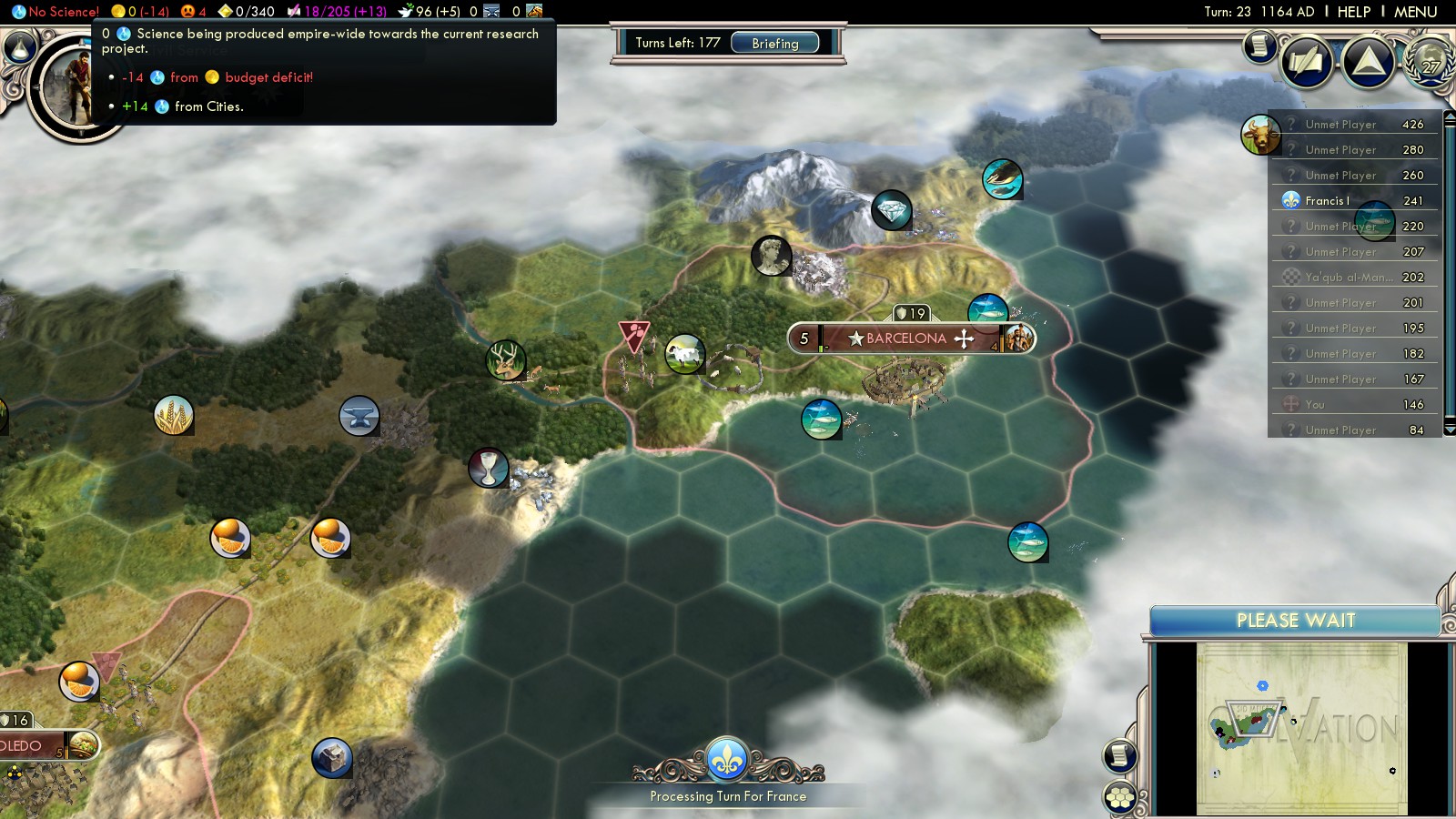Screen dimensions: 1456x819
Task: Toggle the hexagon strategic view button
Action: (1120, 798)
